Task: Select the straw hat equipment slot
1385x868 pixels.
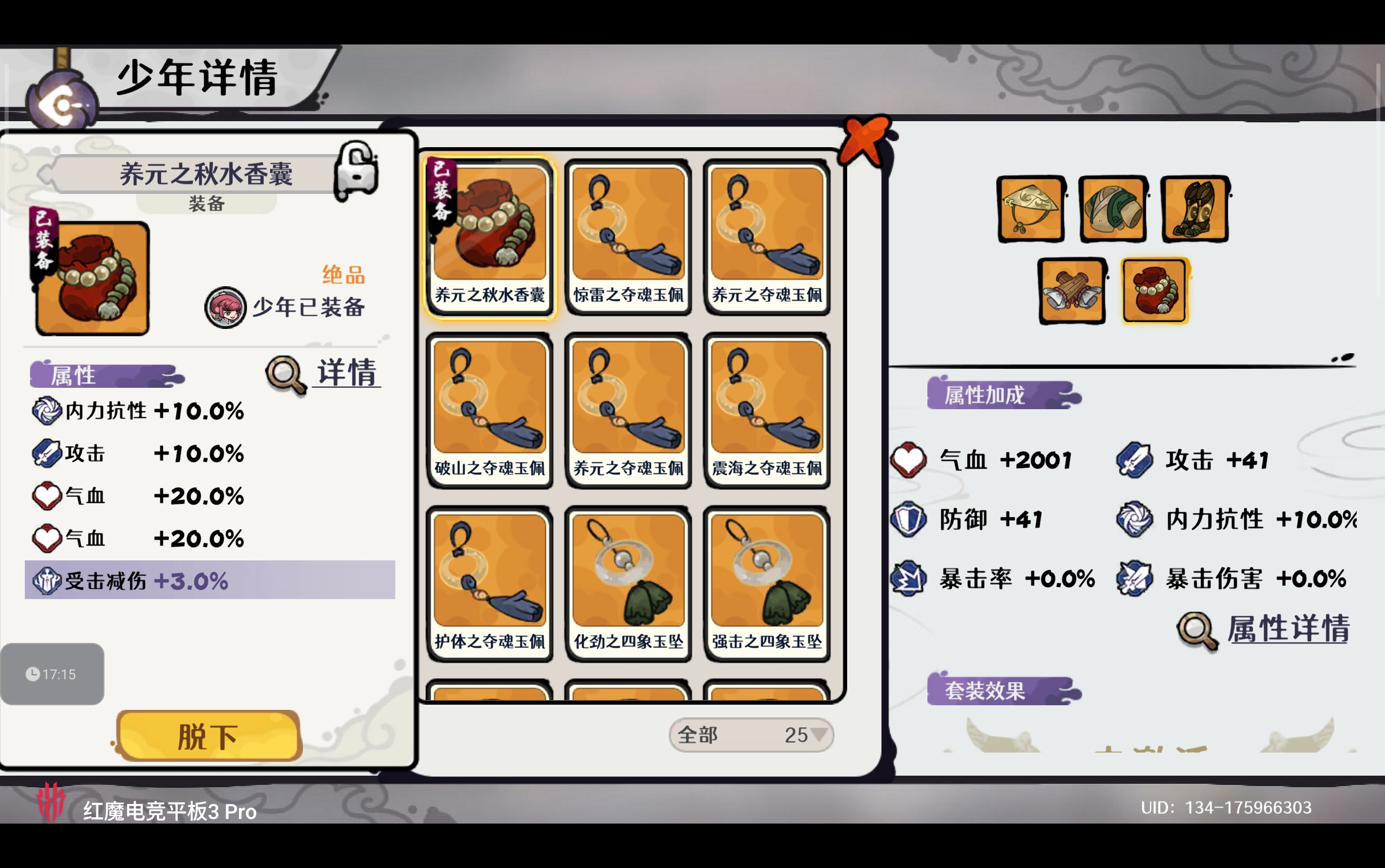Action: pos(1031,209)
